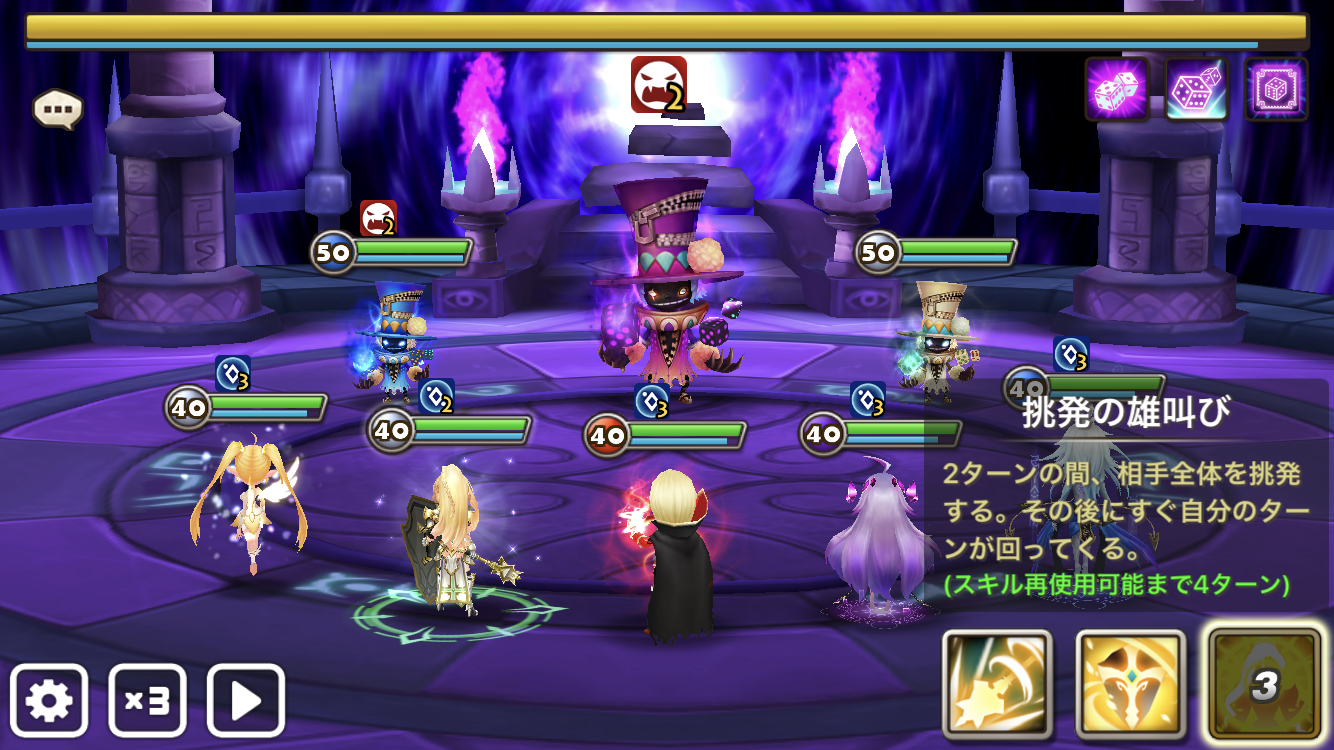Activate the golden cross shield skill
This screenshot has width=1334, height=750.
point(1130,685)
